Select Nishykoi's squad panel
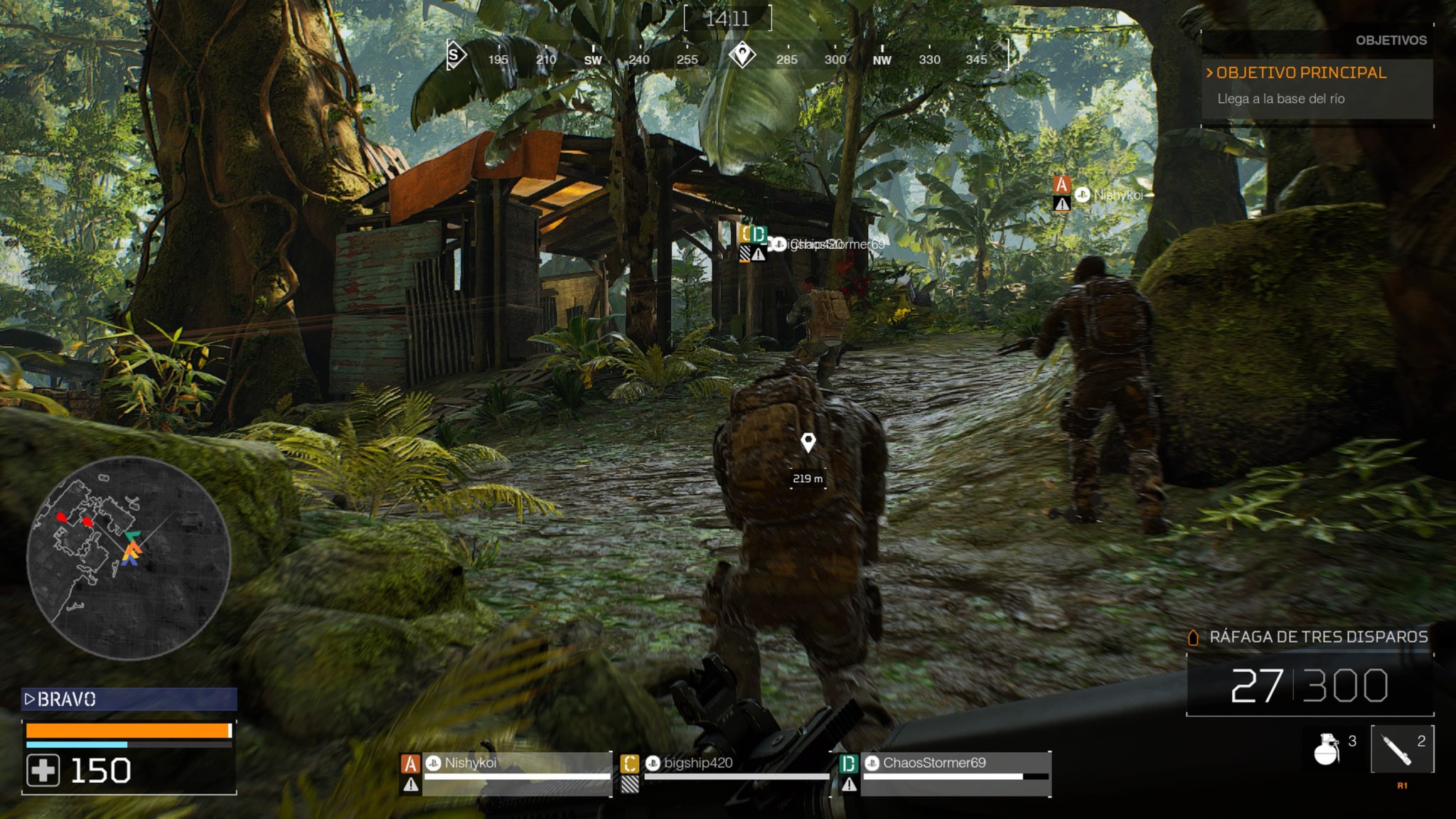Image resolution: width=1456 pixels, height=819 pixels. click(x=506, y=773)
